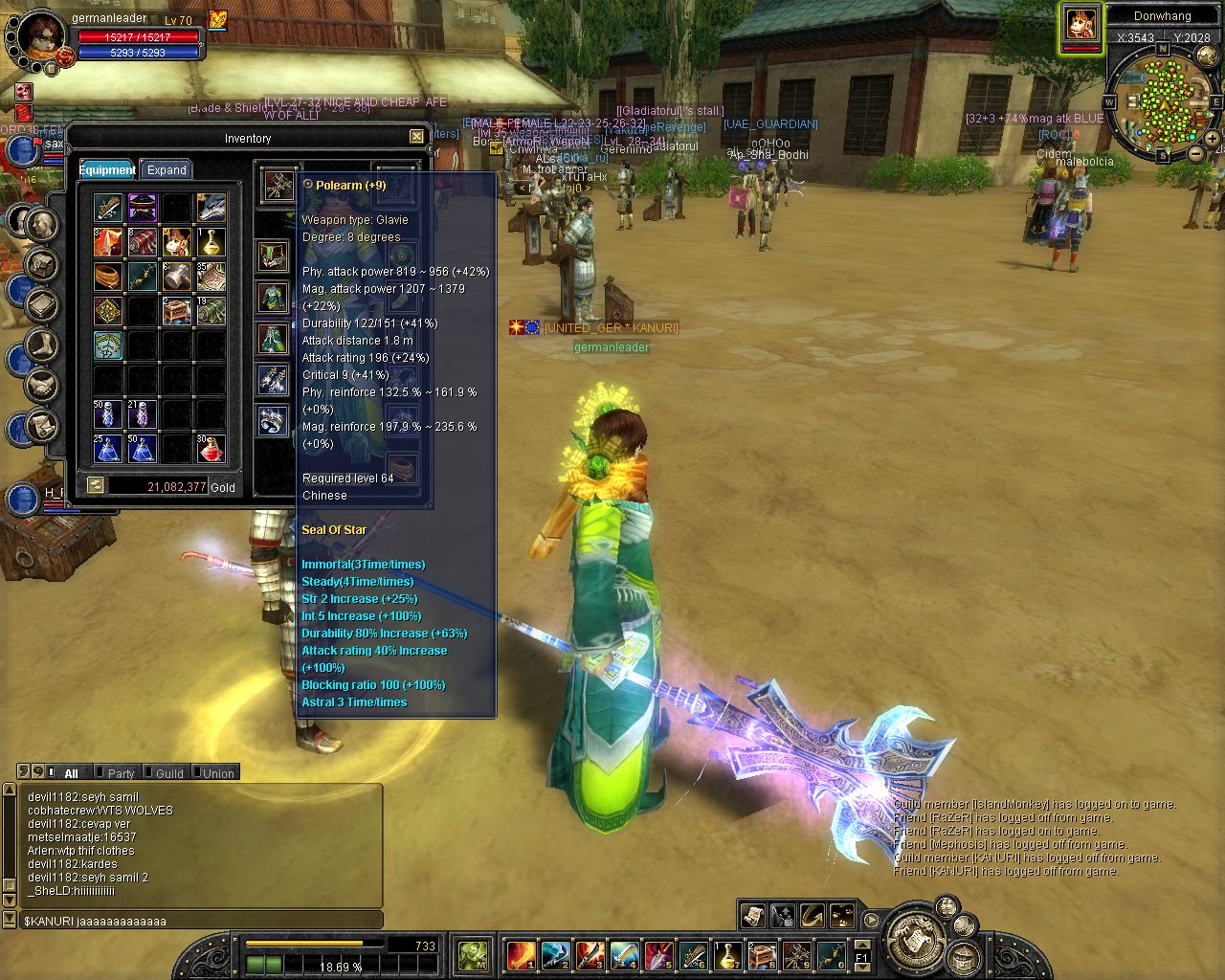1225x980 pixels.
Task: Switch chat to the Party tab
Action: [121, 773]
